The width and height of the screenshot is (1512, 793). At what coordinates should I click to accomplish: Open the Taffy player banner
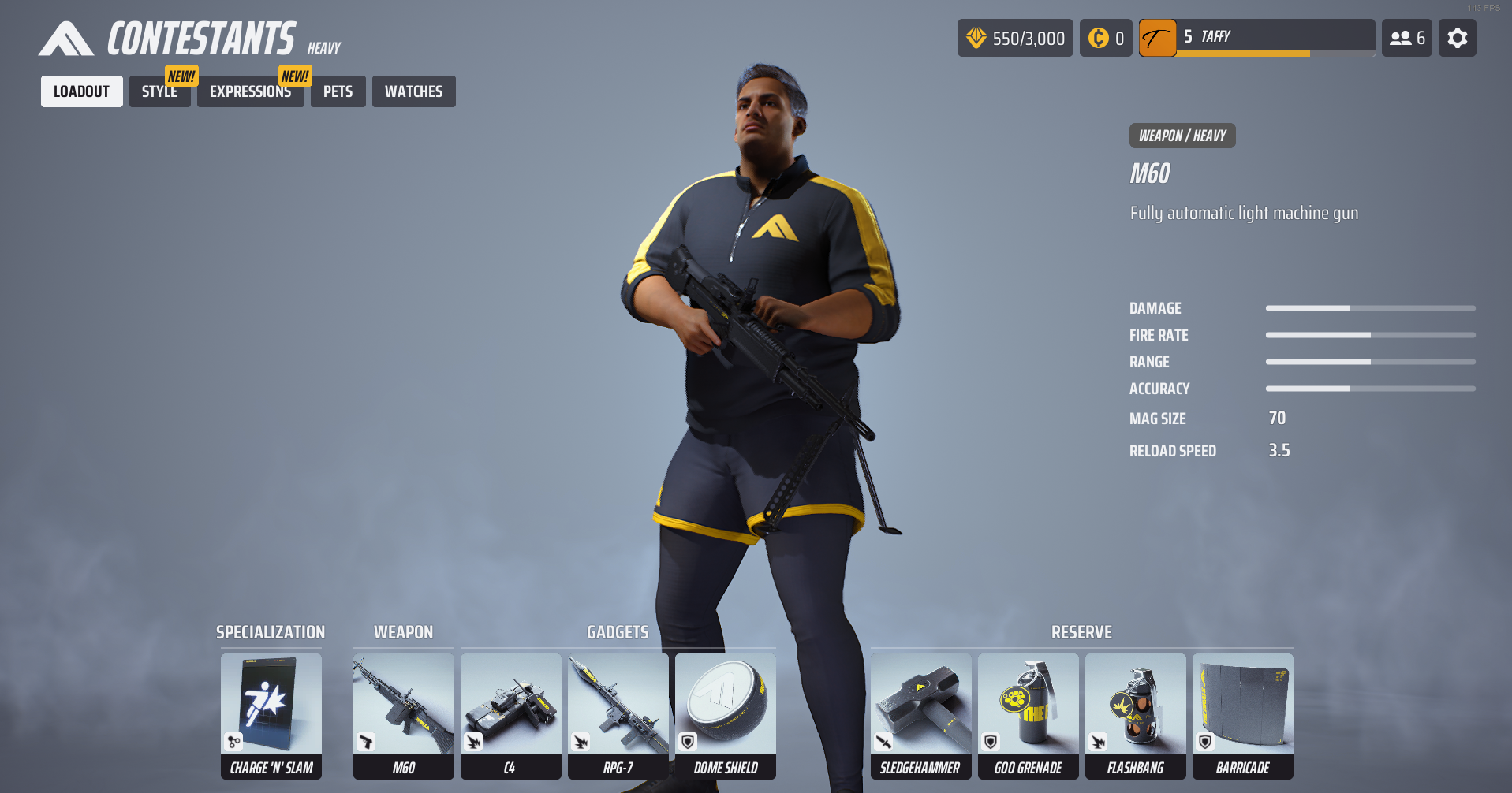pyautogui.click(x=1257, y=37)
